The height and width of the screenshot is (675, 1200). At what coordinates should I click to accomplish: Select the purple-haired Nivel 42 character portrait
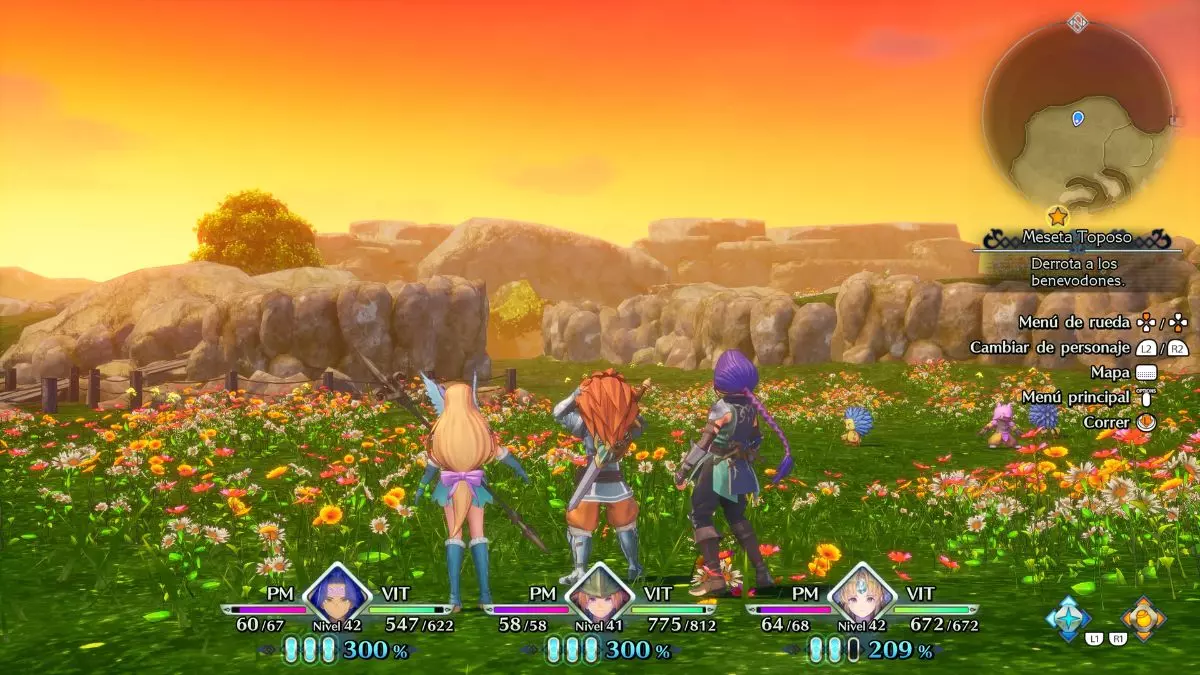[x=337, y=596]
